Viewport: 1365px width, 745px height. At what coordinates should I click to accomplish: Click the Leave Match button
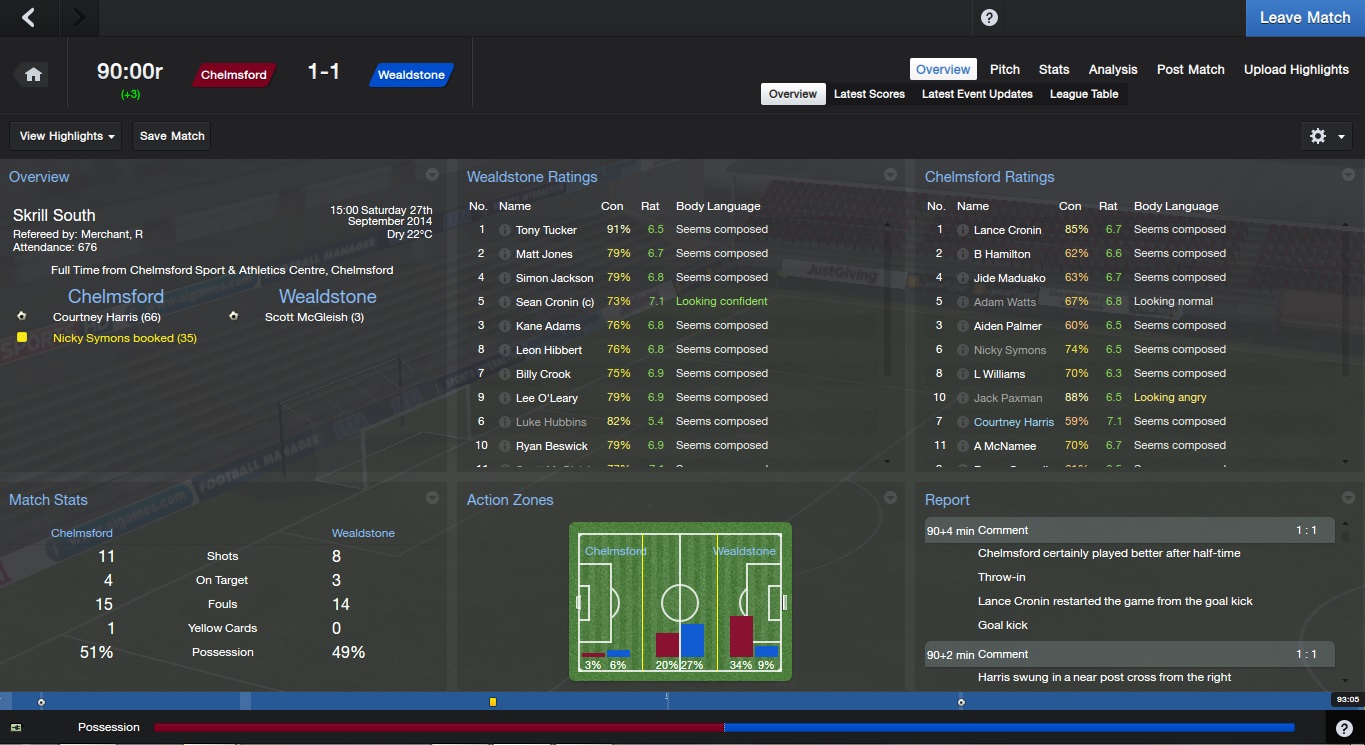click(1304, 18)
